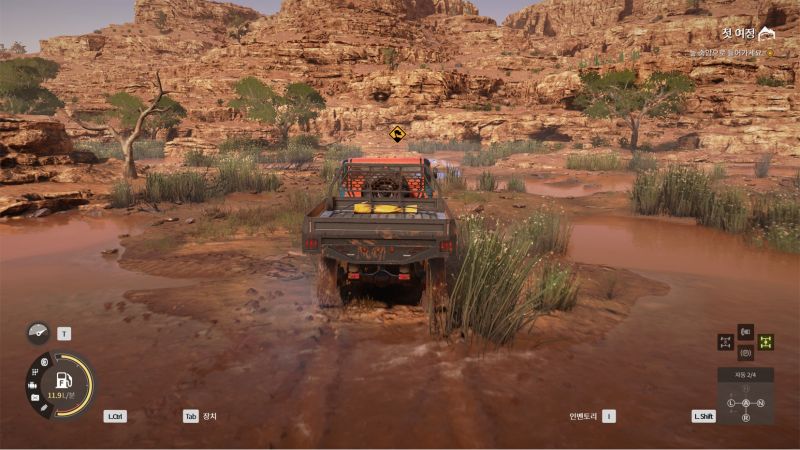Select low gear L on the shifter
The height and width of the screenshot is (450, 800).
(x=731, y=403)
